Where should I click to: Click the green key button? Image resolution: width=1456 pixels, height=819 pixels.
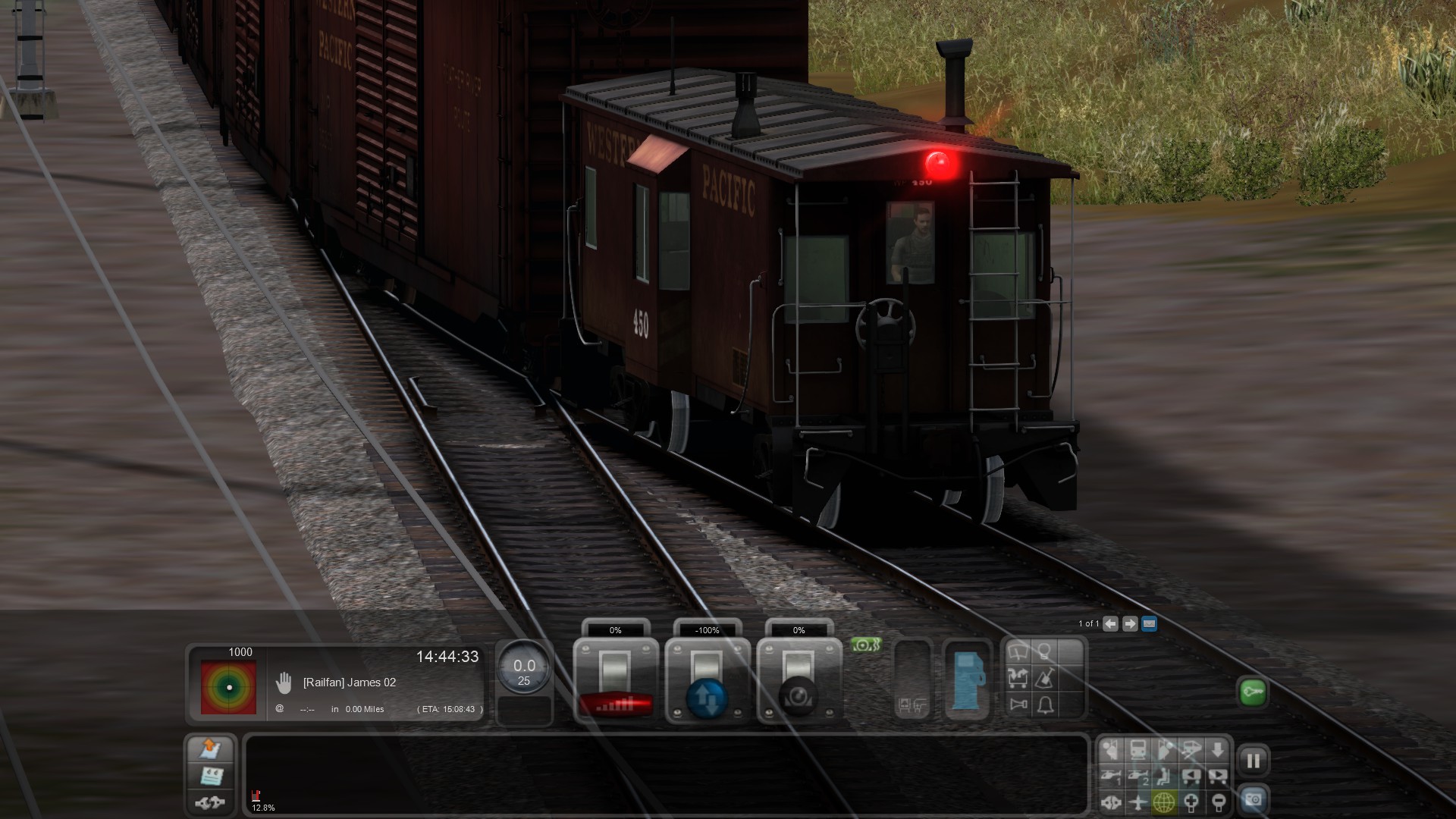coord(1252,692)
